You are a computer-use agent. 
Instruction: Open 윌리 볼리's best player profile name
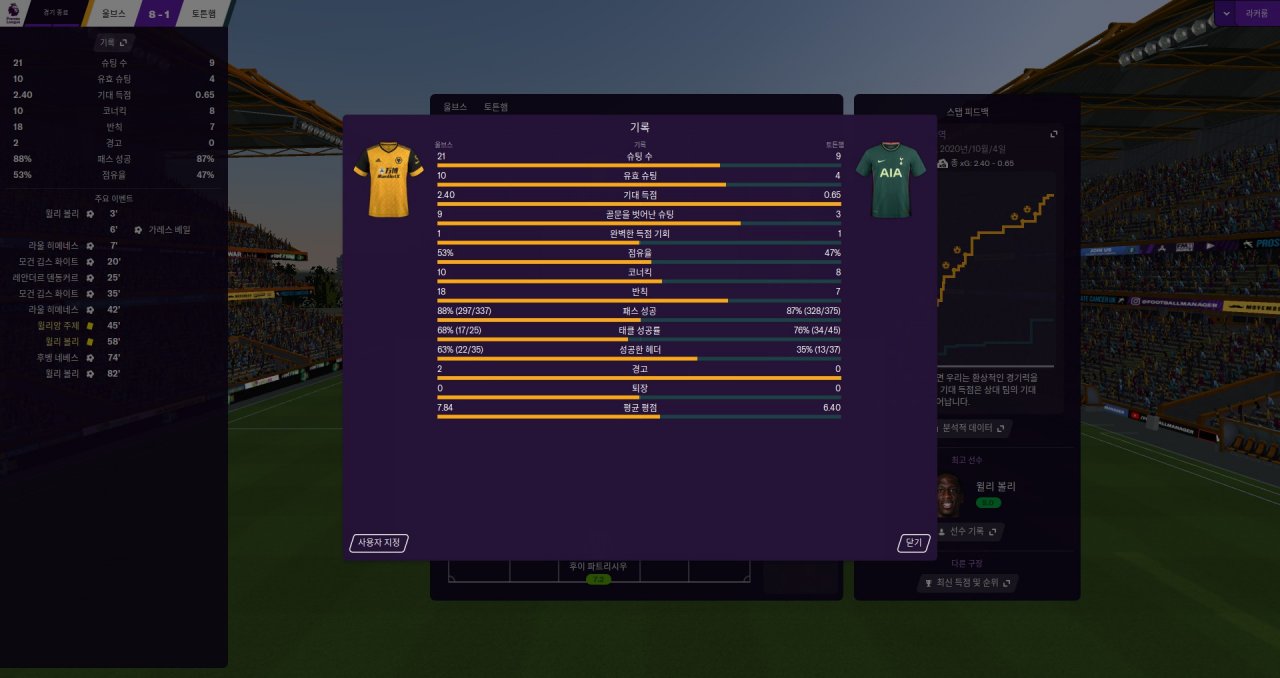click(x=995, y=486)
